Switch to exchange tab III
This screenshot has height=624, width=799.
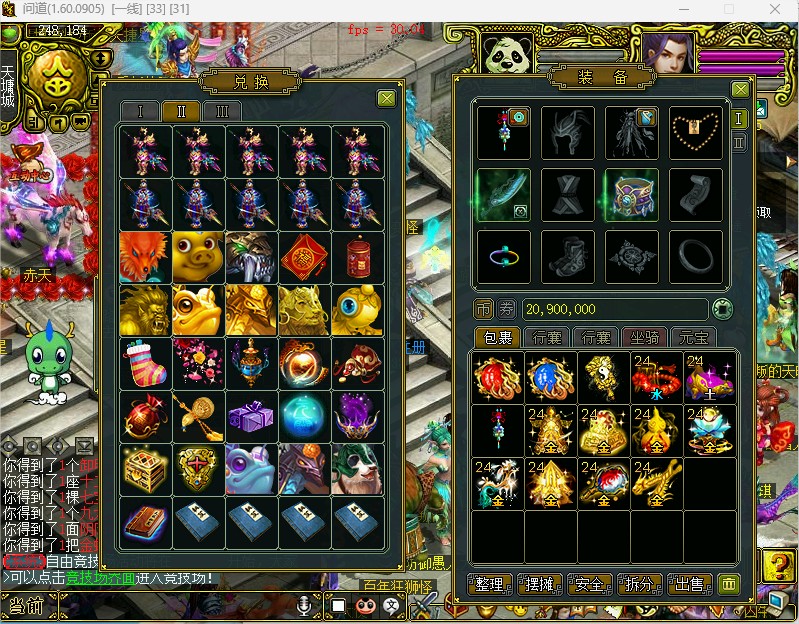(222, 111)
